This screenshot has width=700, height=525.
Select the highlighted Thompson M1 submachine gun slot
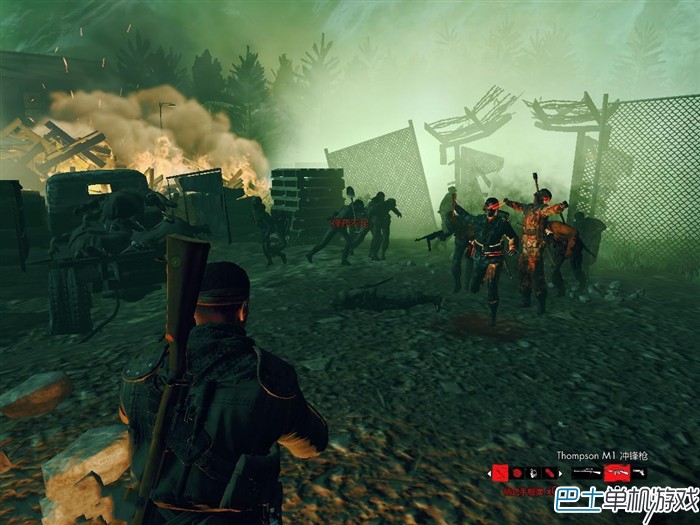[x=613, y=472]
